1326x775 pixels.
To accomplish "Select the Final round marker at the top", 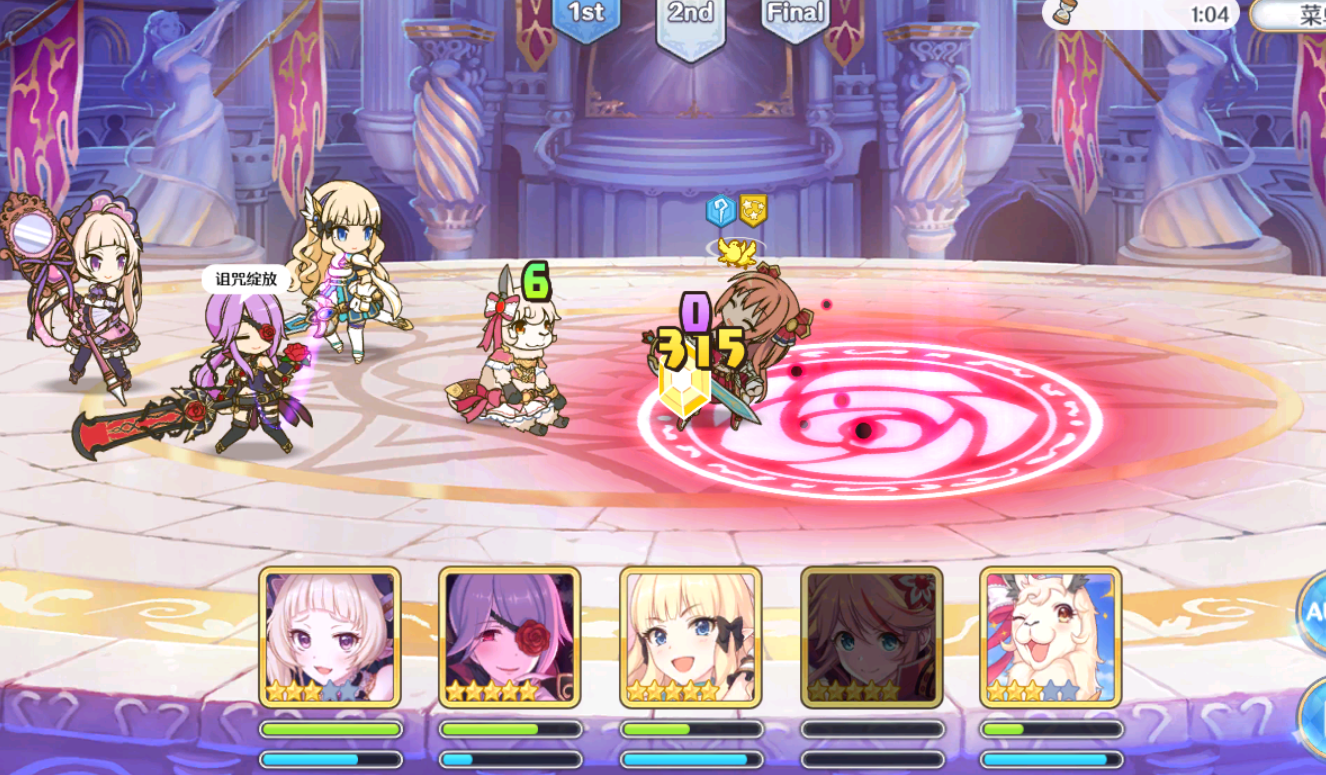I will 797,13.
